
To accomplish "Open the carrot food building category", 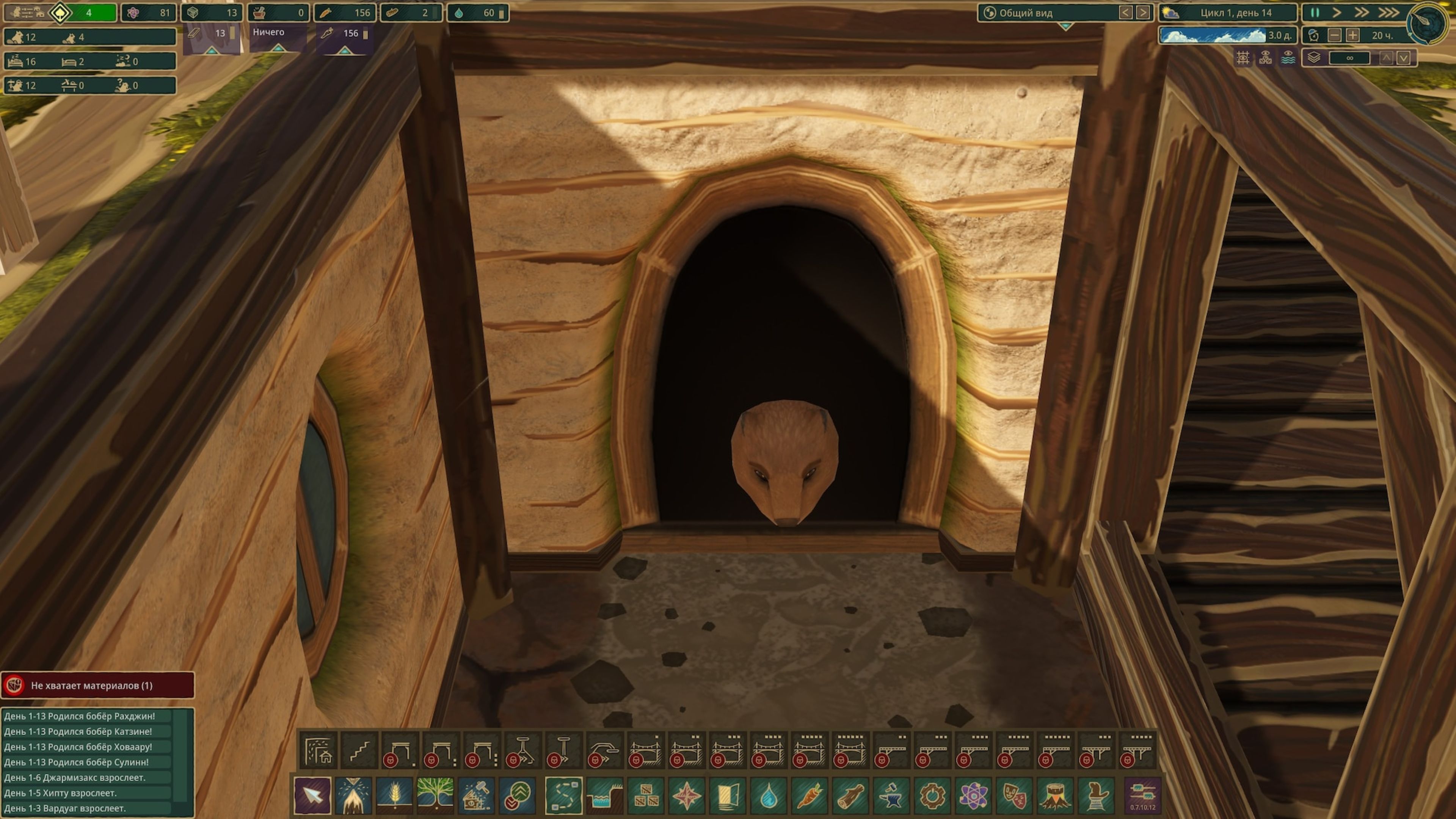I will [809, 795].
